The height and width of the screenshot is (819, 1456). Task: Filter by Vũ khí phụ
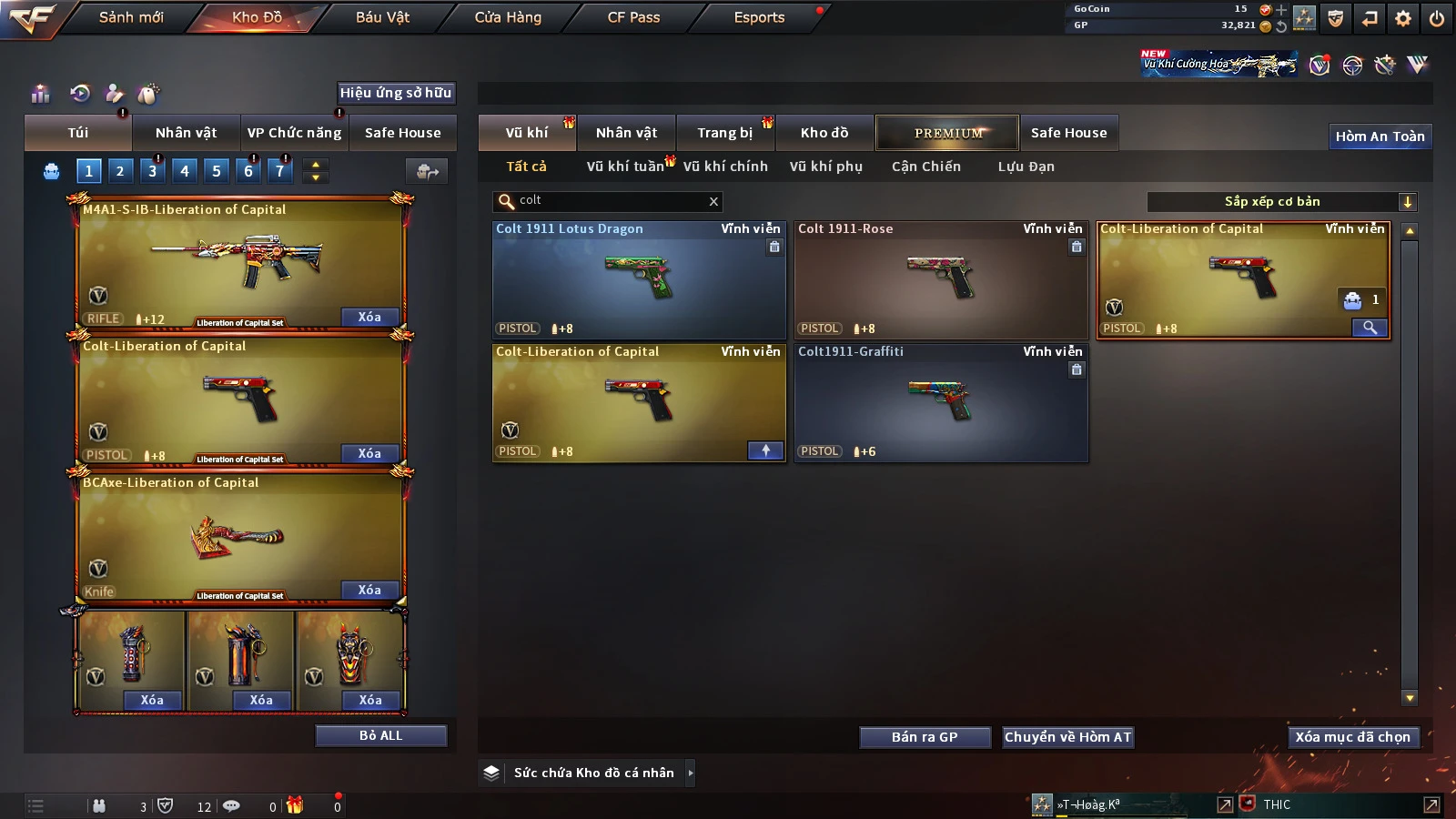click(825, 167)
